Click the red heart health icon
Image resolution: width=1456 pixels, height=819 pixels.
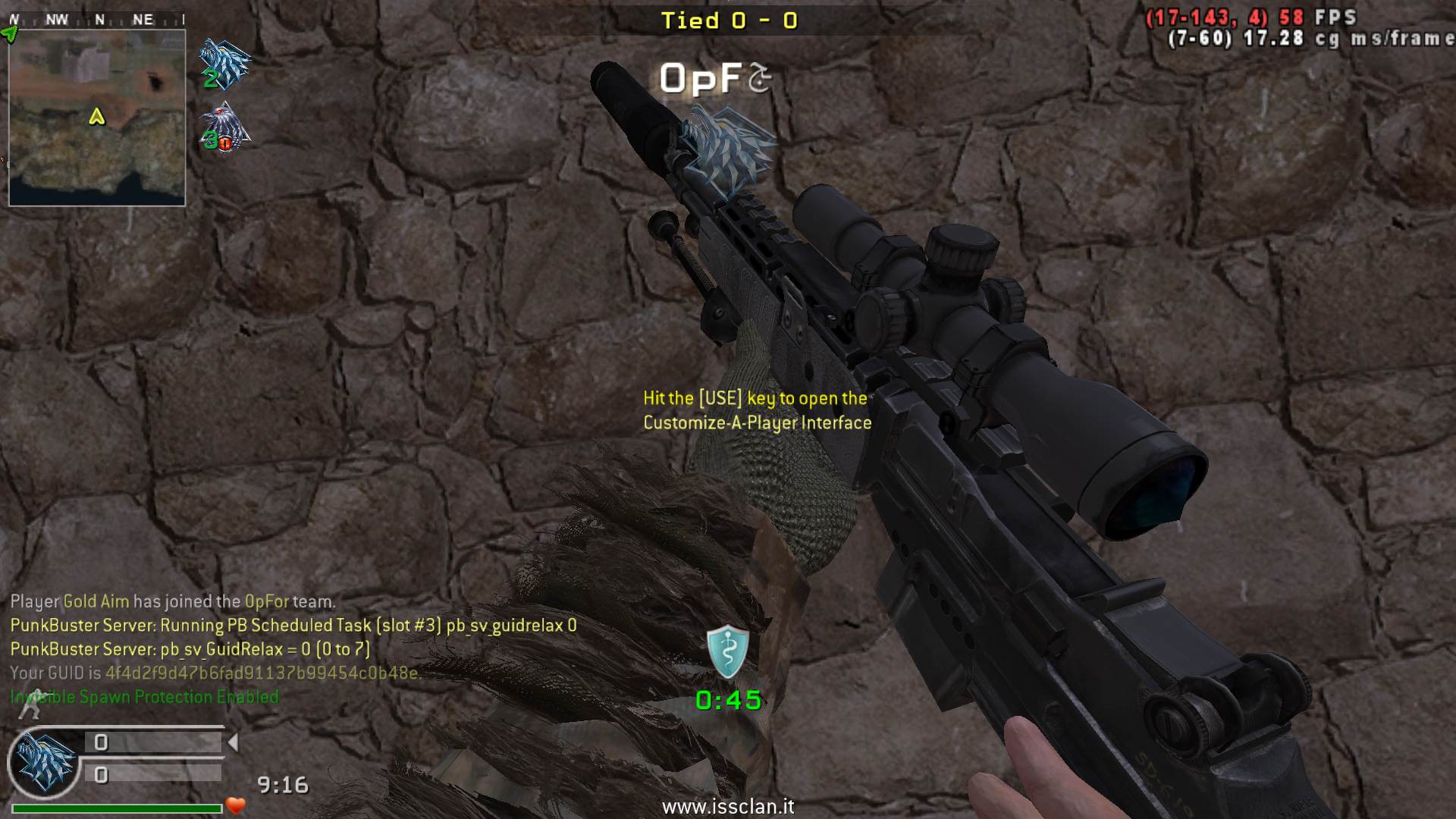(236, 805)
